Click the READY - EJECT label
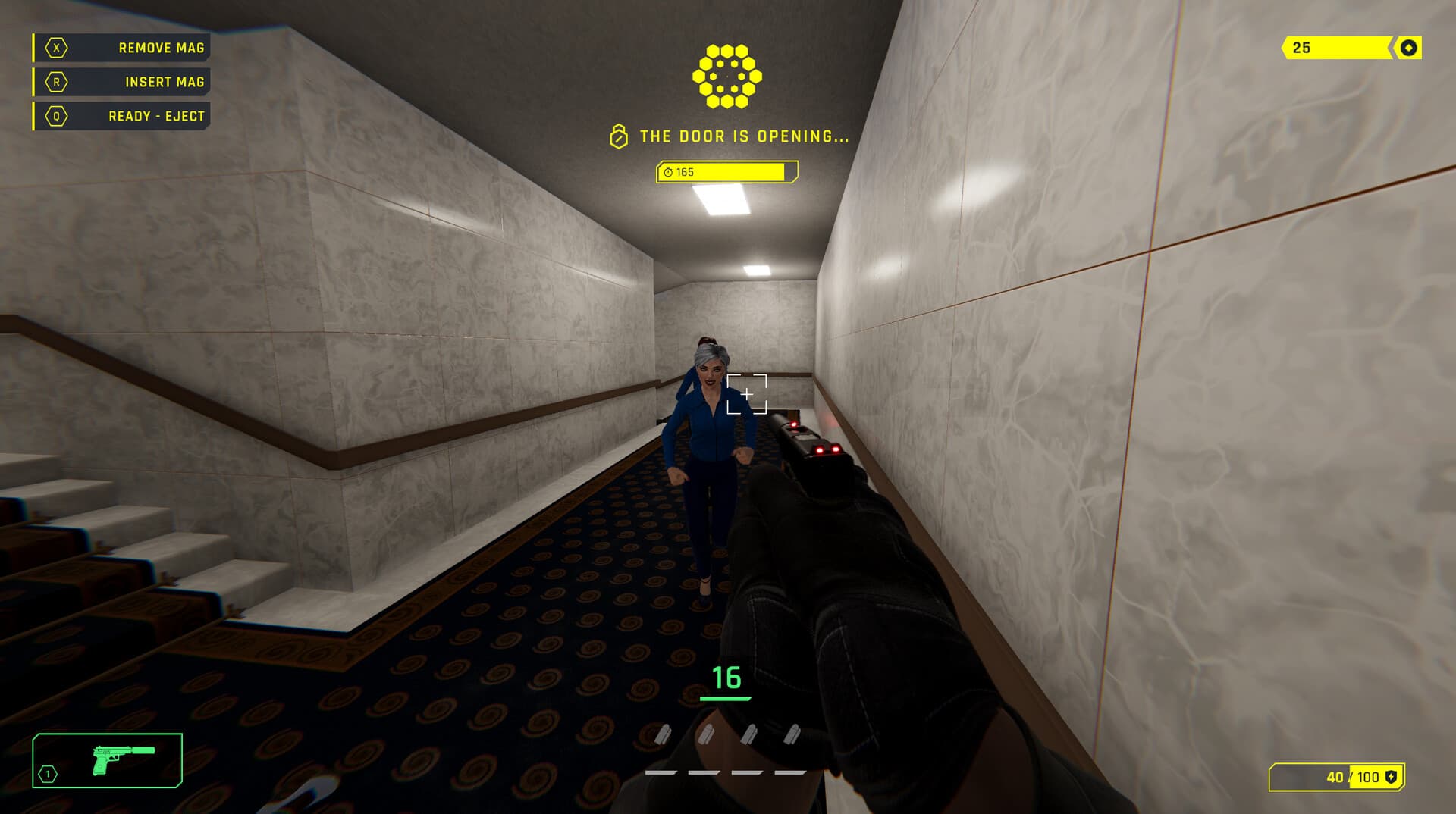 pos(155,116)
